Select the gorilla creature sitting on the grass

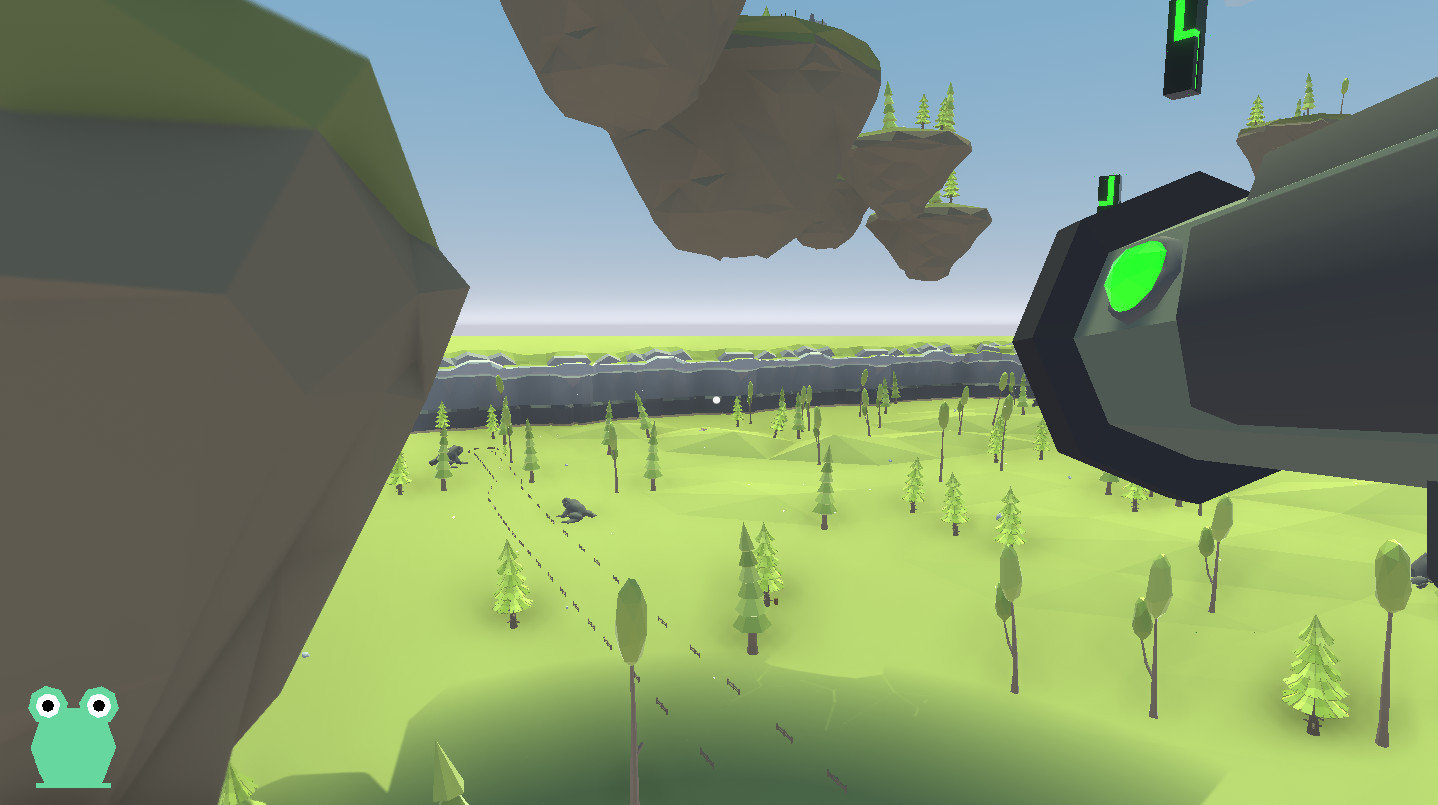[x=575, y=510]
